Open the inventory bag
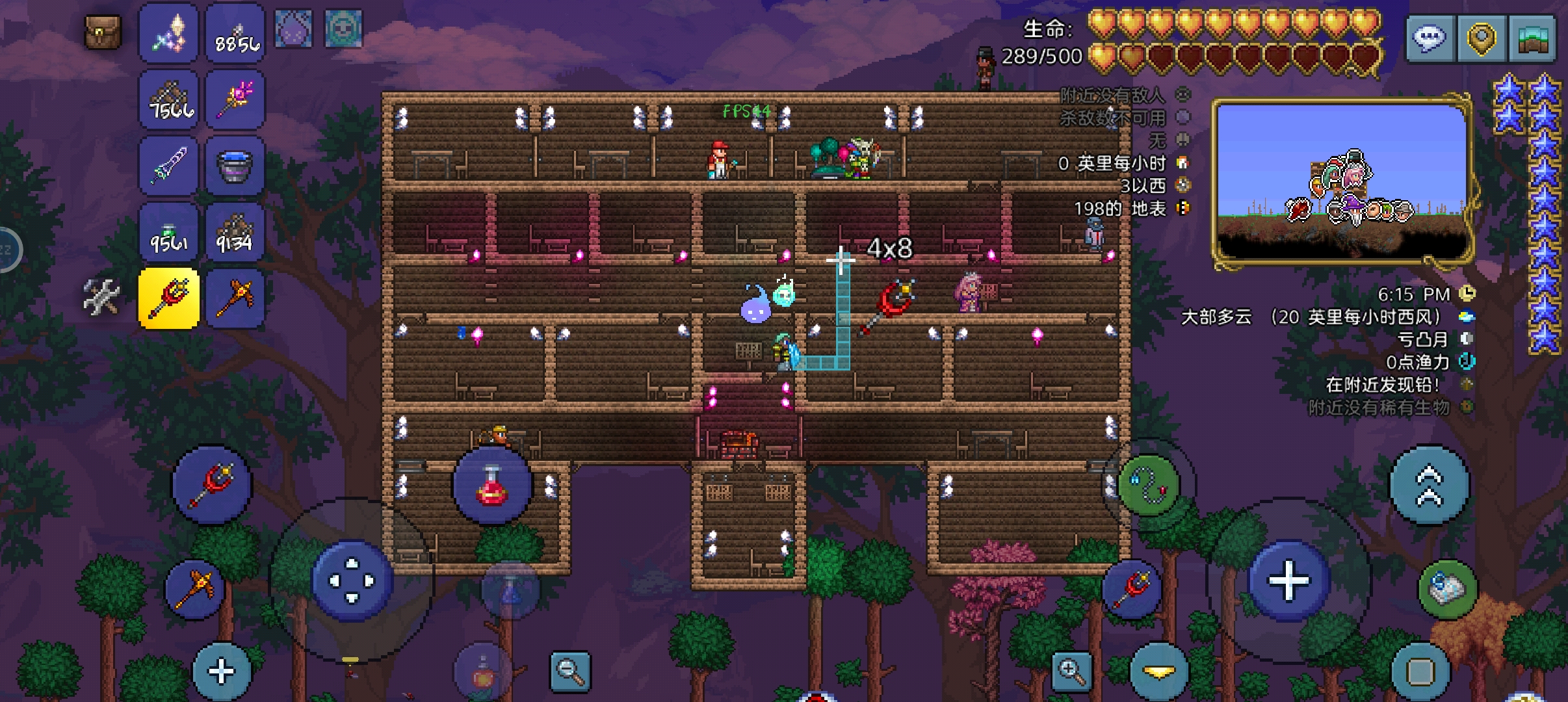Screen dimensions: 1568x702 coord(103,32)
